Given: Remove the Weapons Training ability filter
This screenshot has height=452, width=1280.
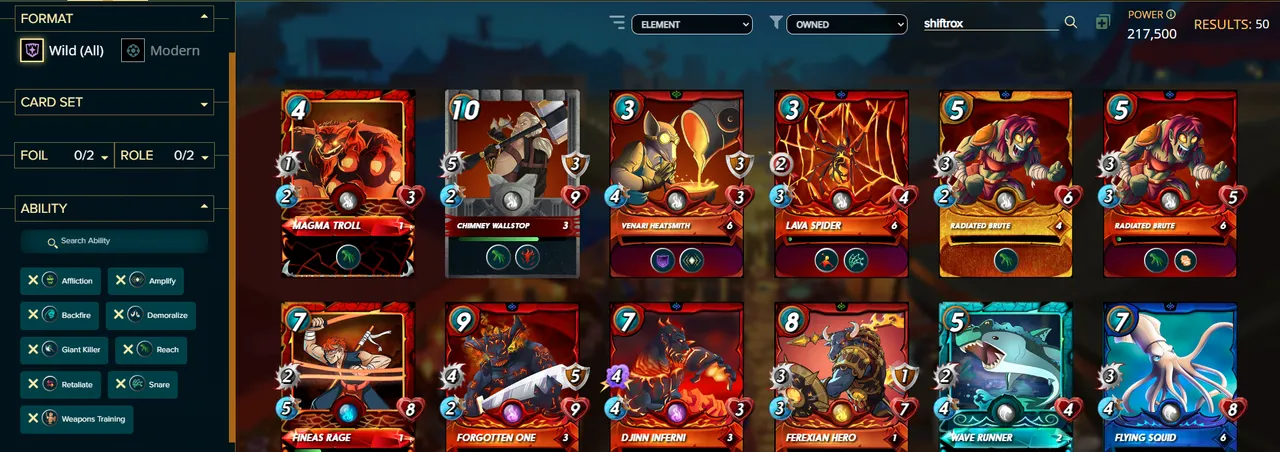Looking at the screenshot, I should (x=33, y=419).
